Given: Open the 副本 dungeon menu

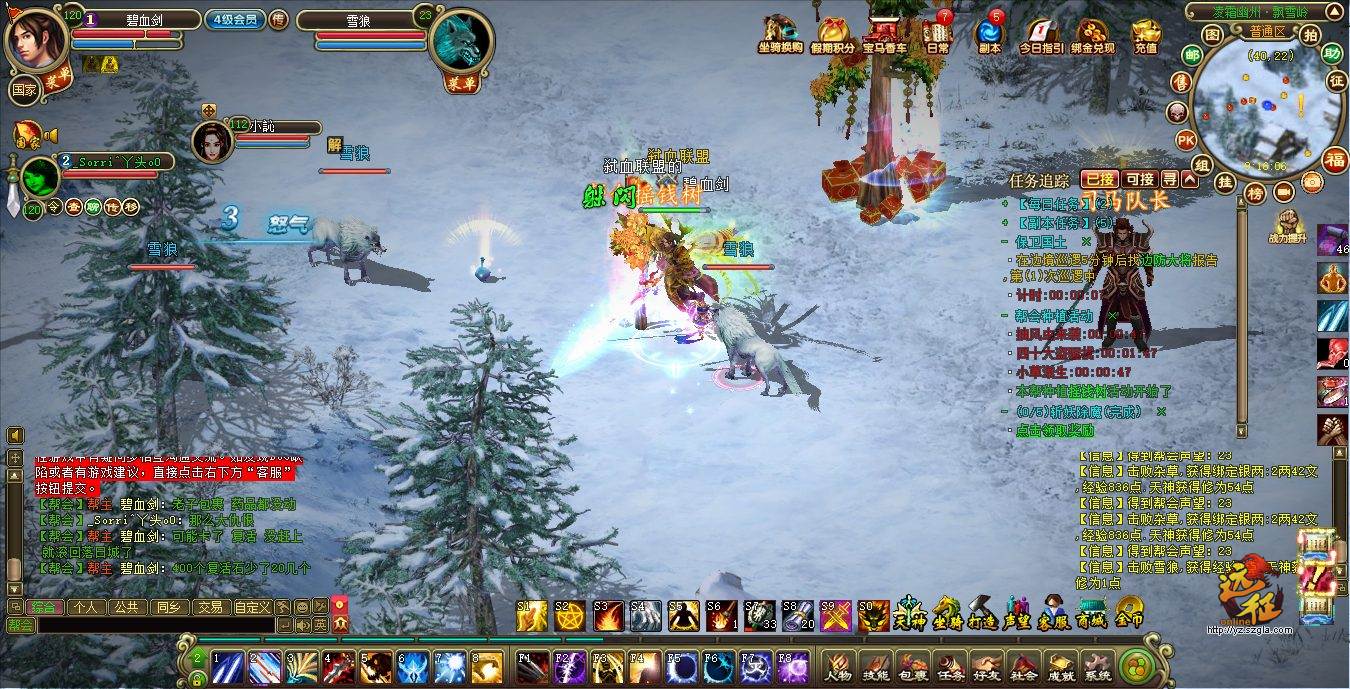Looking at the screenshot, I should coord(990,33).
